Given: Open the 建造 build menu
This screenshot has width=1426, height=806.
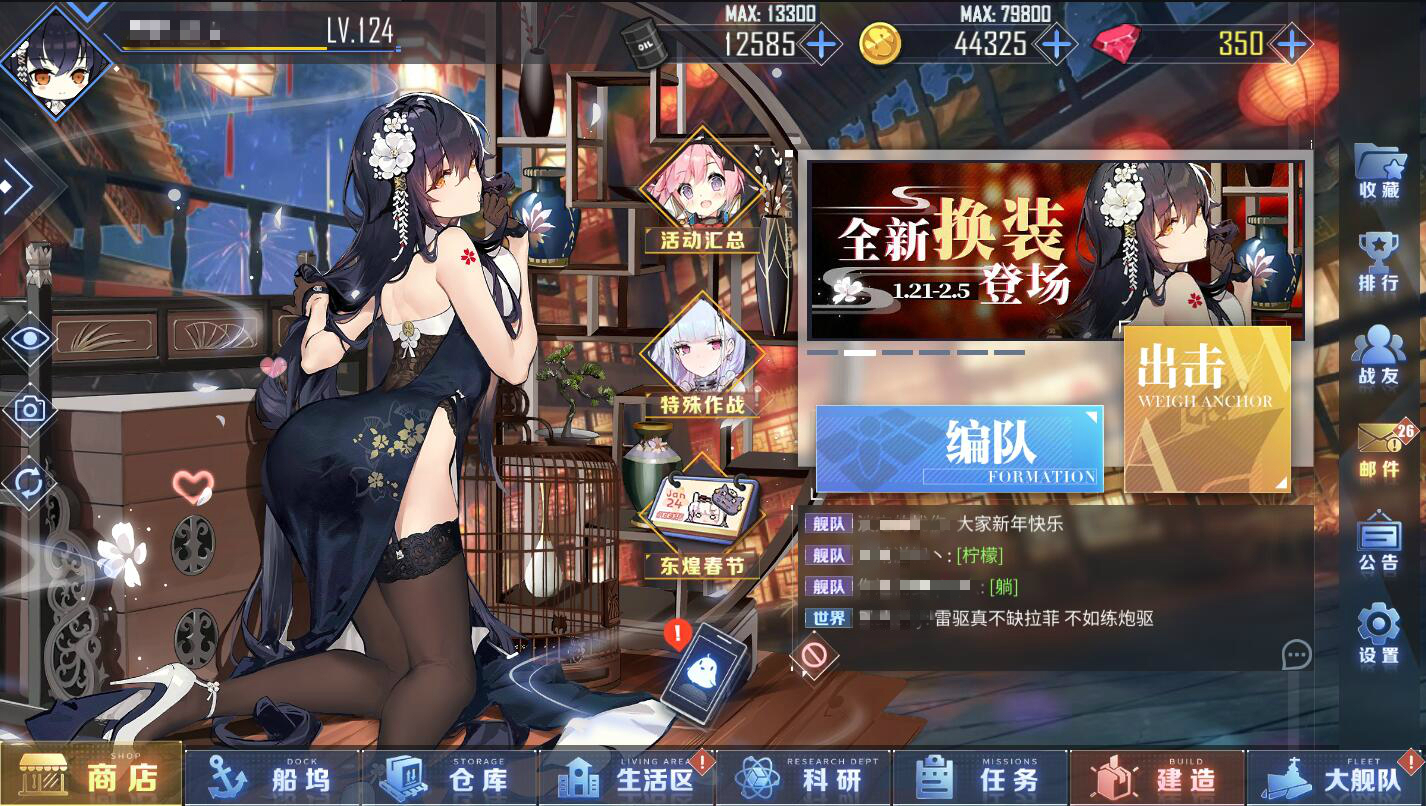Looking at the screenshot, I should click(x=1157, y=778).
